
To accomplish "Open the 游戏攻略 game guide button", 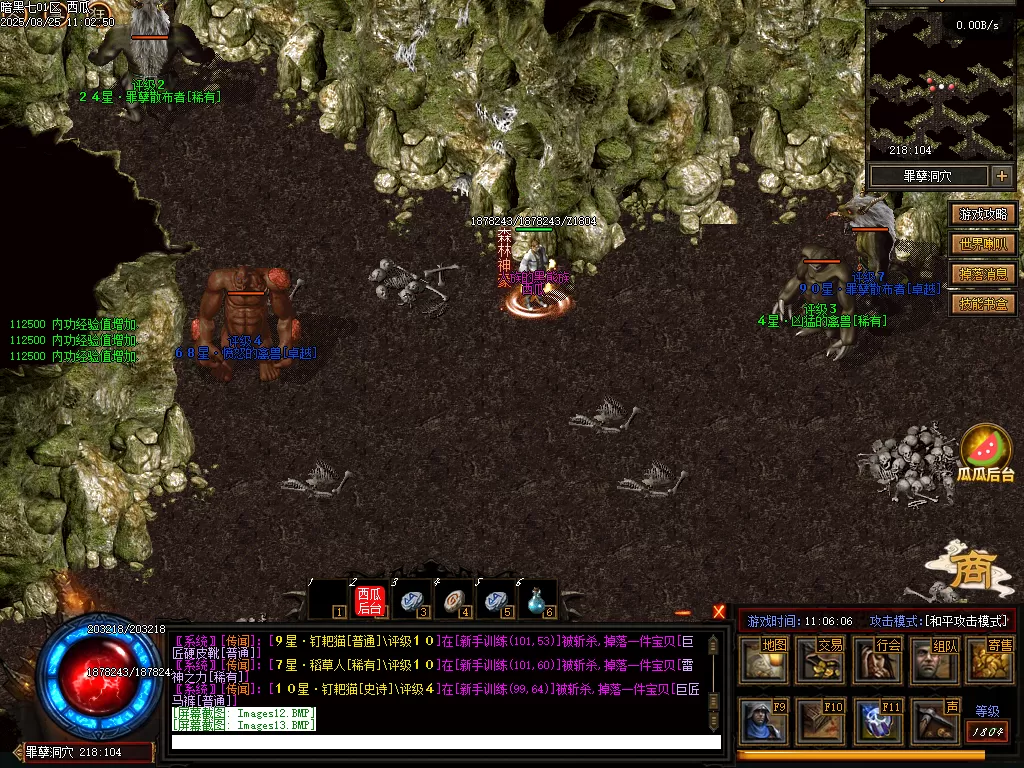I will pyautogui.click(x=983, y=214).
